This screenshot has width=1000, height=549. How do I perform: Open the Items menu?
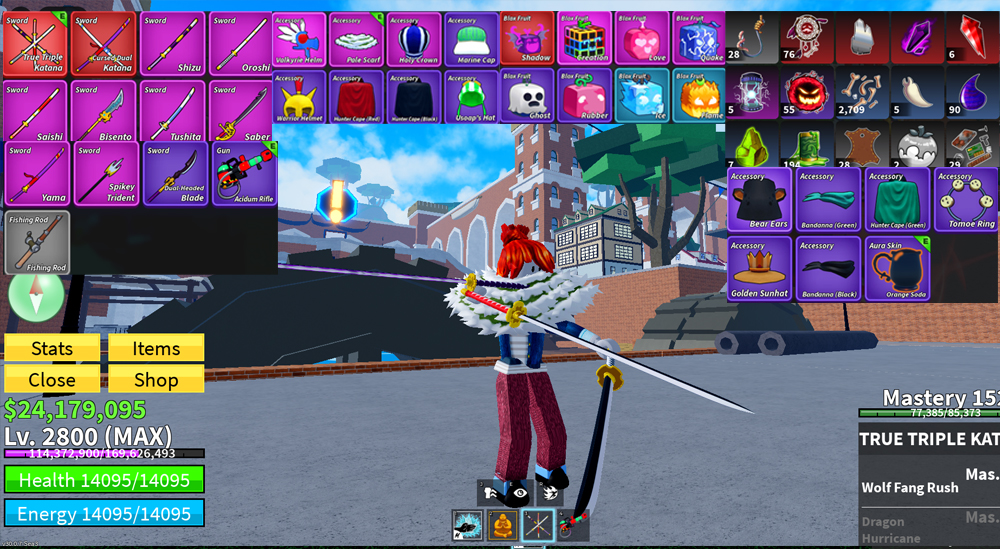click(156, 348)
